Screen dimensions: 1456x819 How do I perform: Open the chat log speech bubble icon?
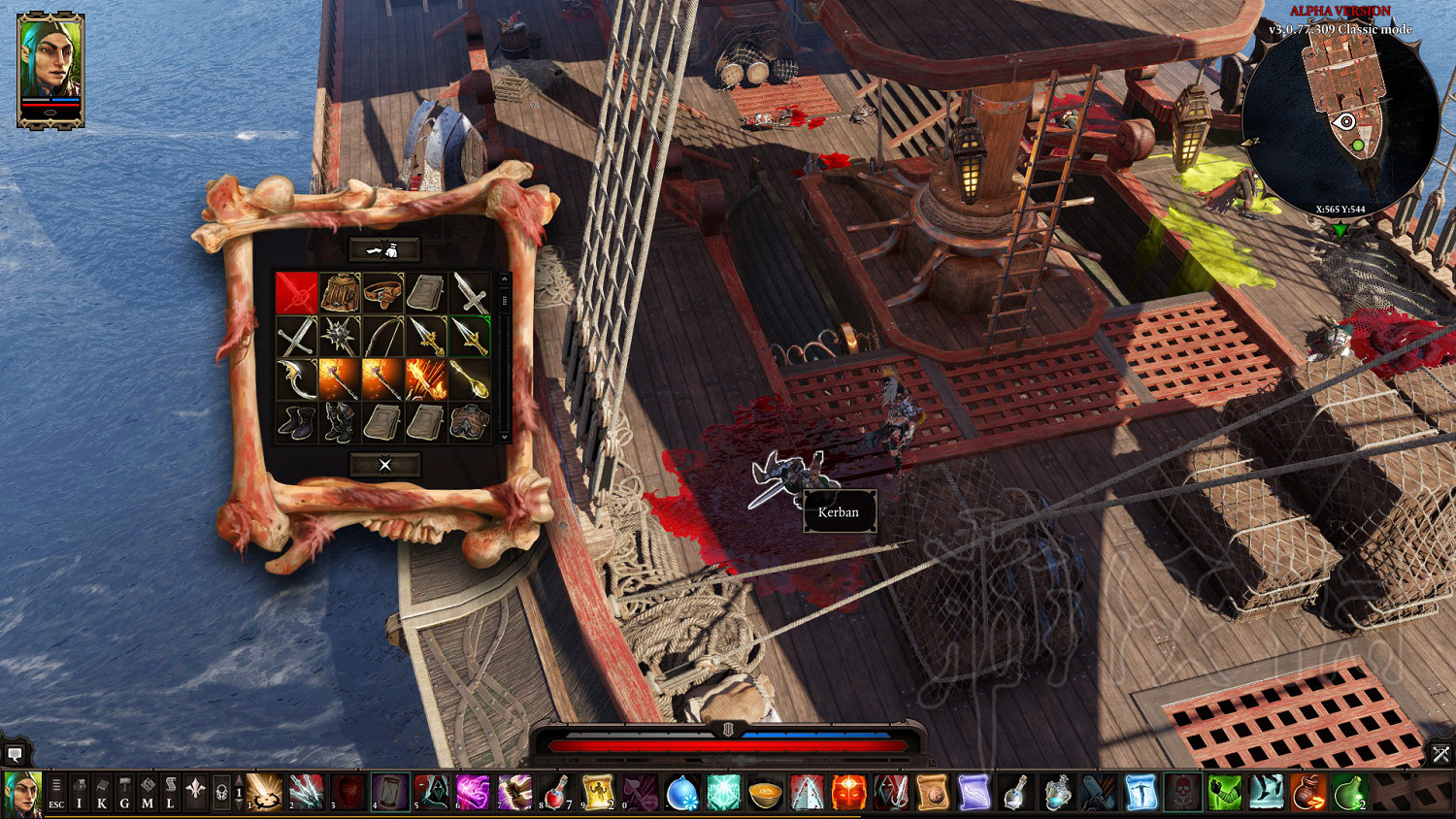15,754
